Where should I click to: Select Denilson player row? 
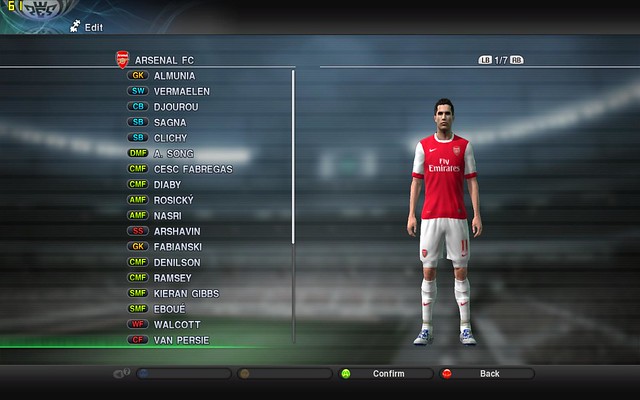pyautogui.click(x=178, y=262)
